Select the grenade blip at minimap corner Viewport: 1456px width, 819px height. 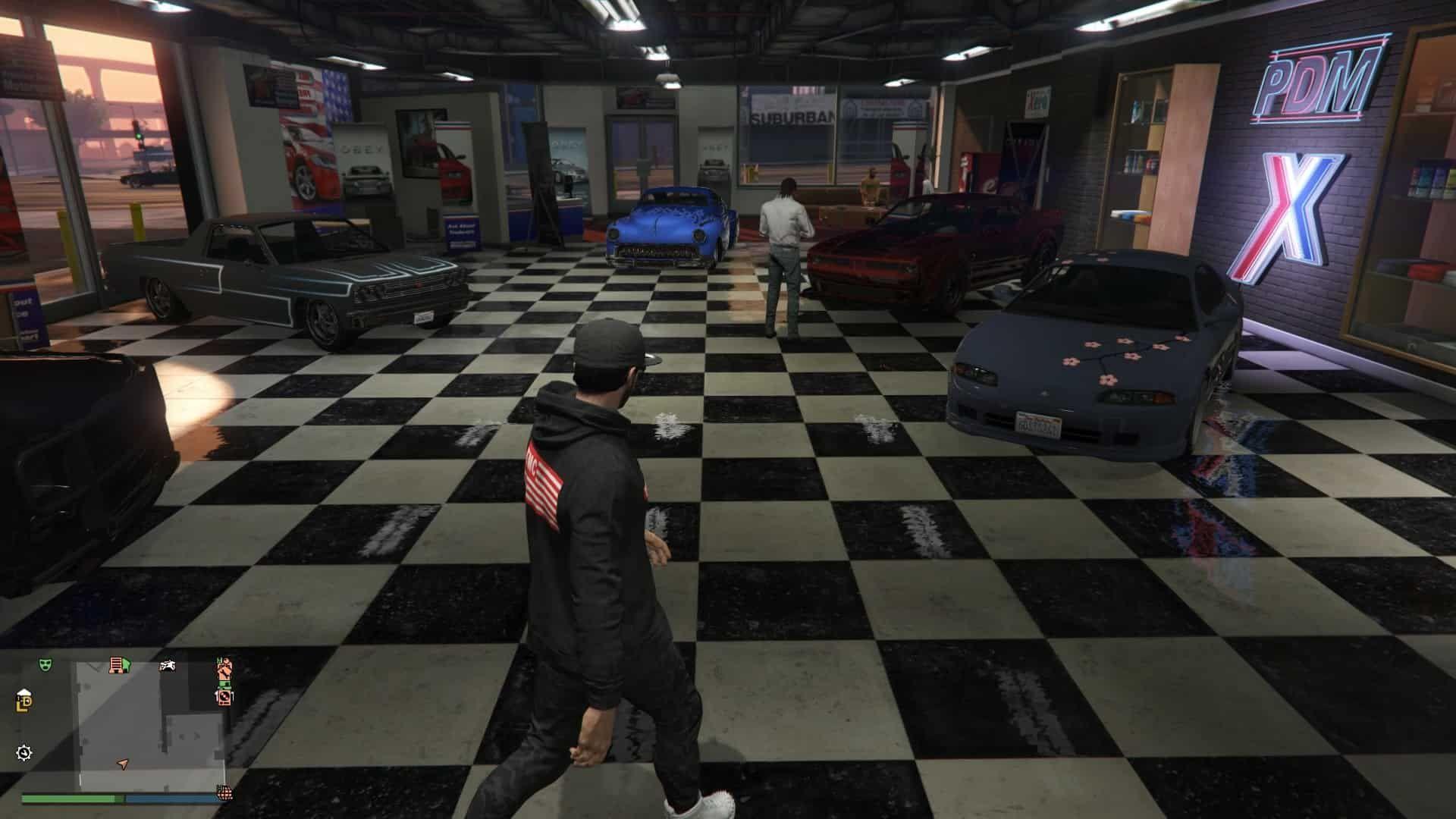click(225, 793)
